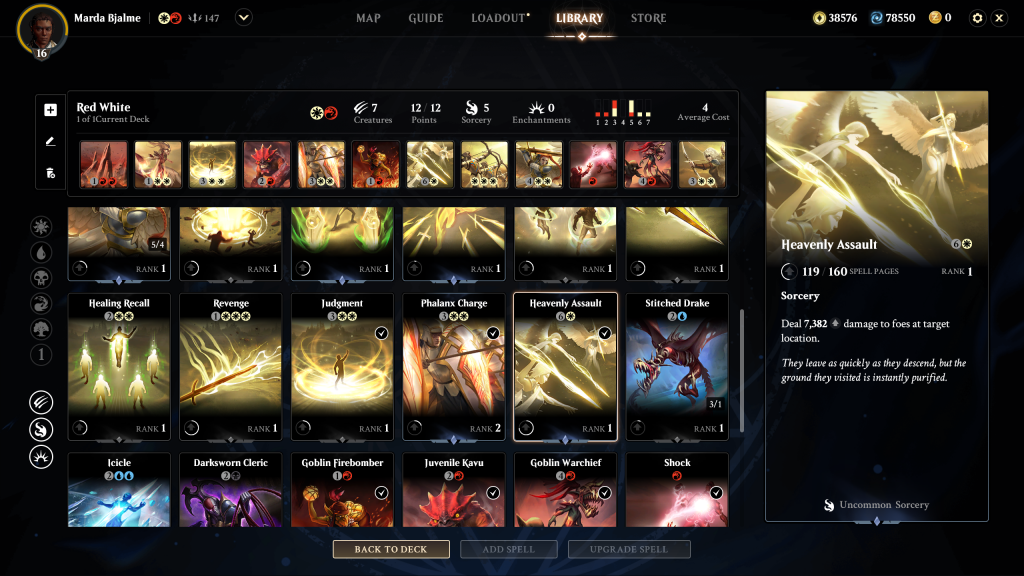Image resolution: width=1024 pixels, height=576 pixels.
Task: Pick the Phalanx Charge card
Action: [454, 366]
